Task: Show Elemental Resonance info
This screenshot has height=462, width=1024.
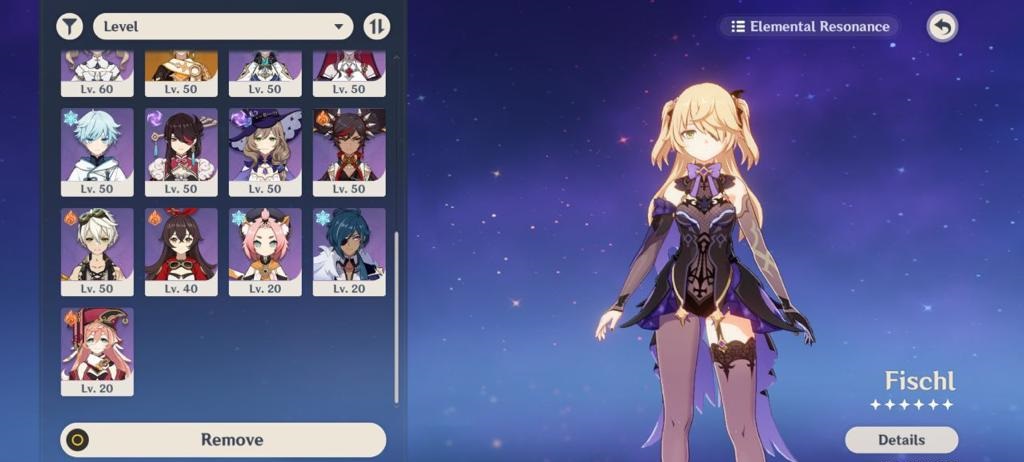Action: coord(810,27)
